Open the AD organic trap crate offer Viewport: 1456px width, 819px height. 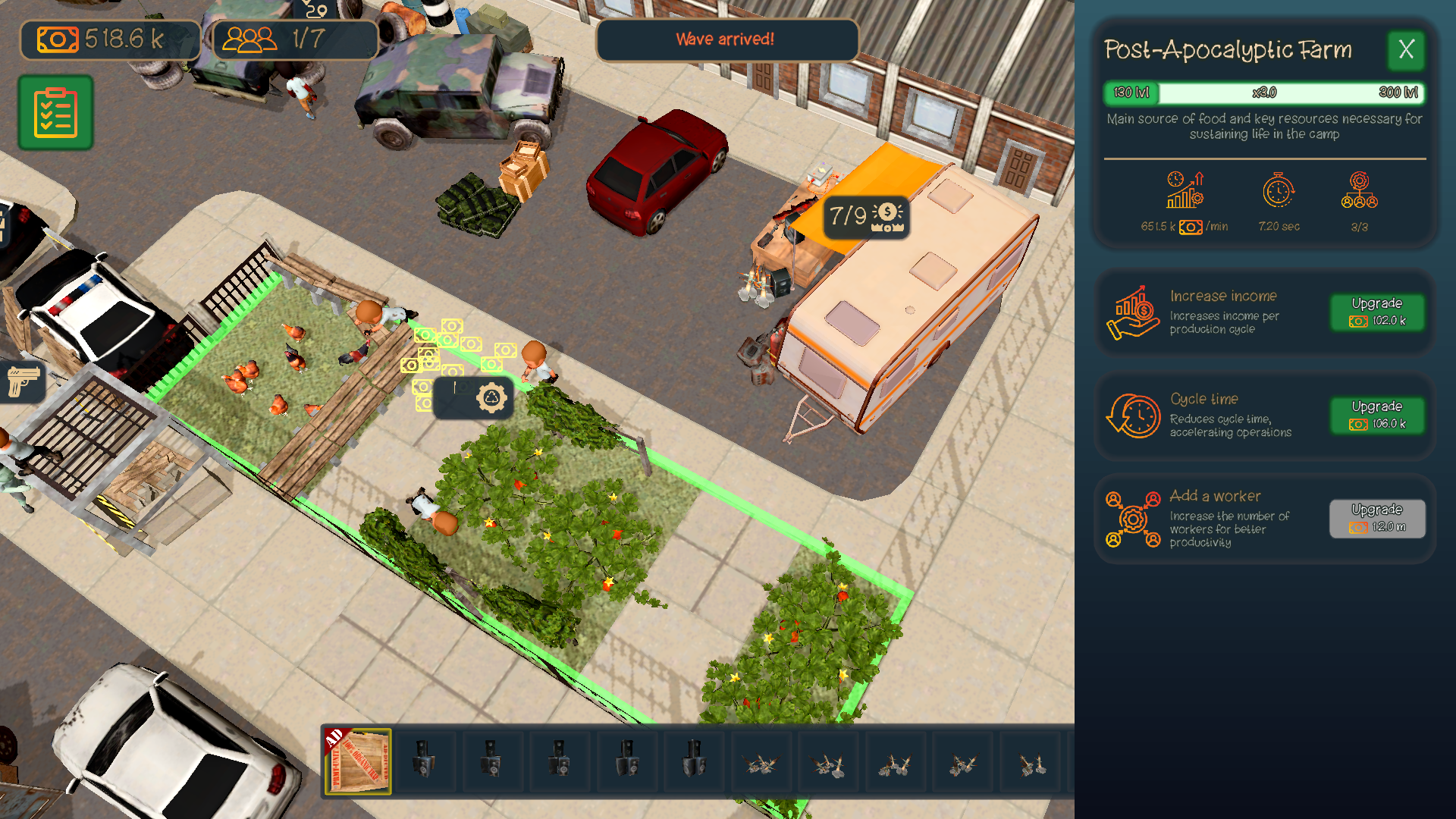pos(359,761)
